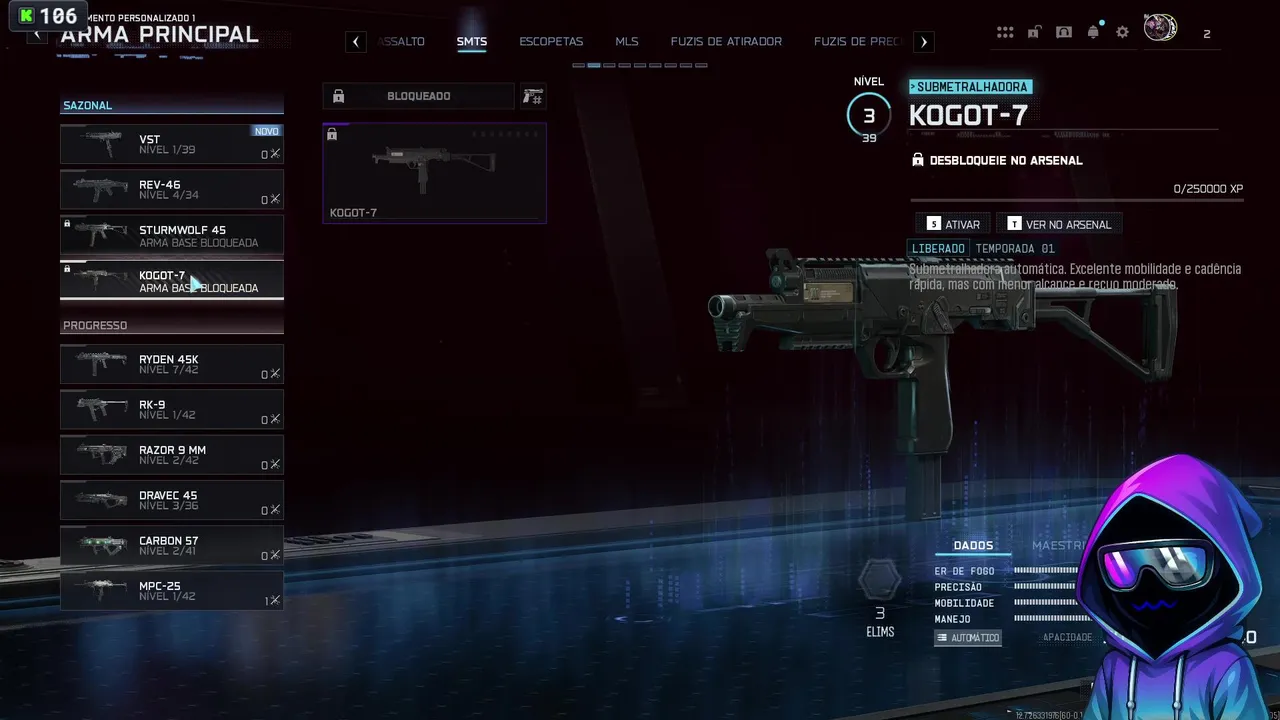Select the MPC-25 weapon row

point(171,590)
